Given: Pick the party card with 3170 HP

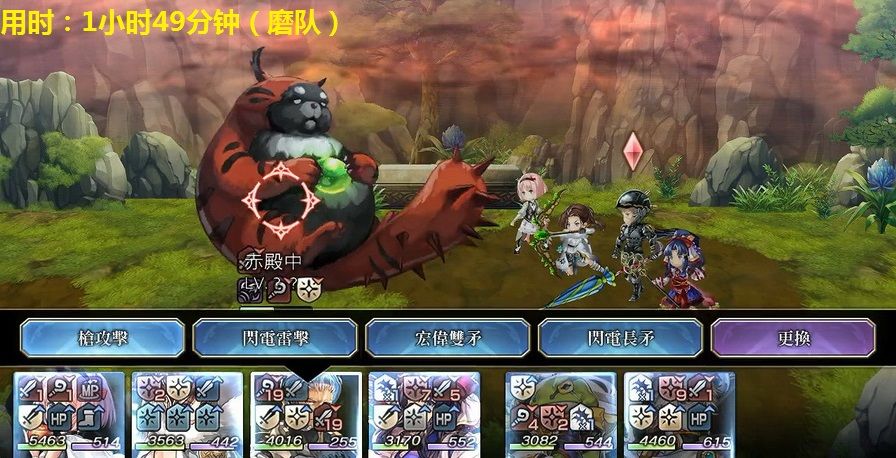Looking at the screenshot, I should (424, 414).
